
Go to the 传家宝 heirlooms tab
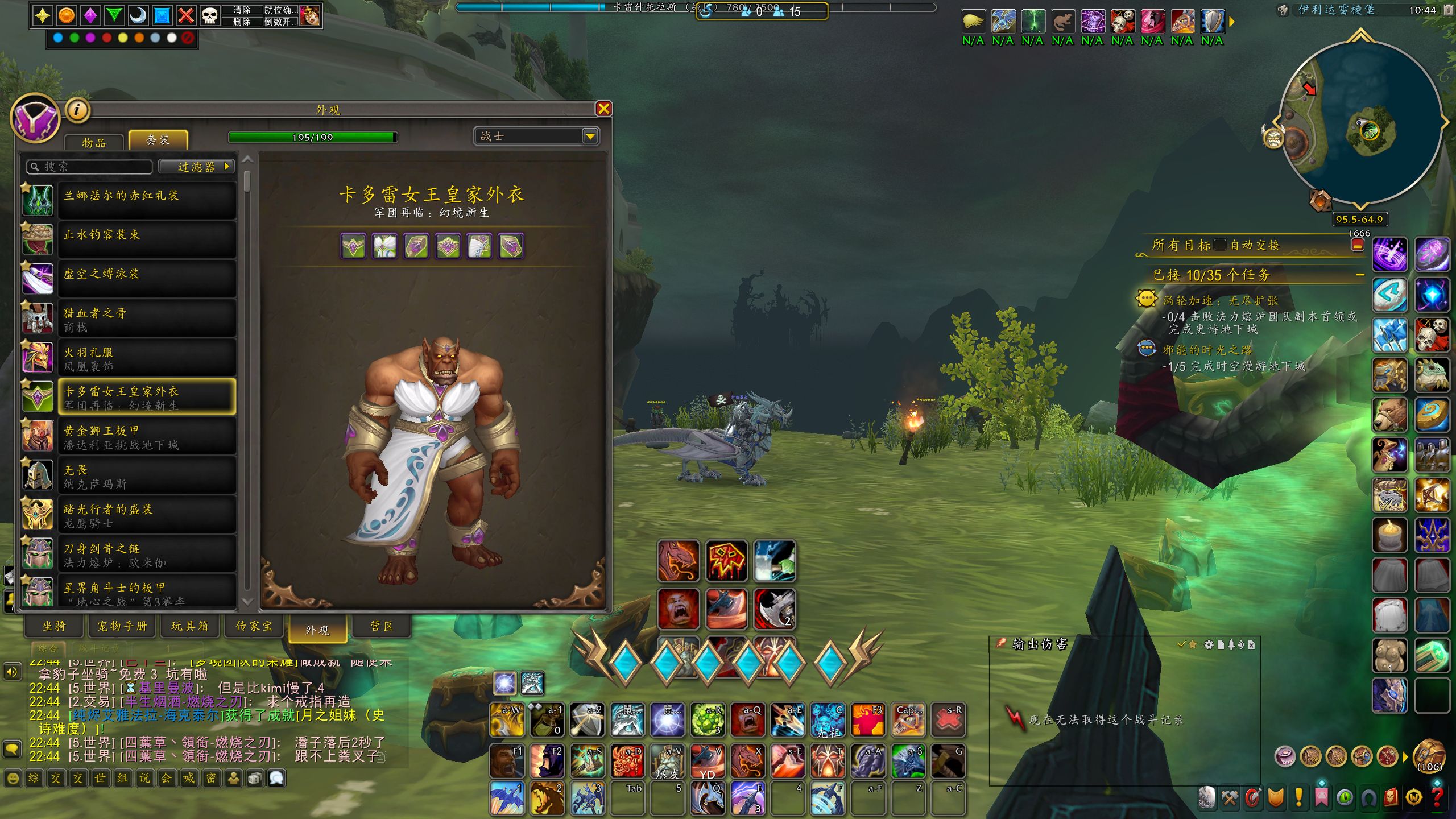click(x=254, y=626)
